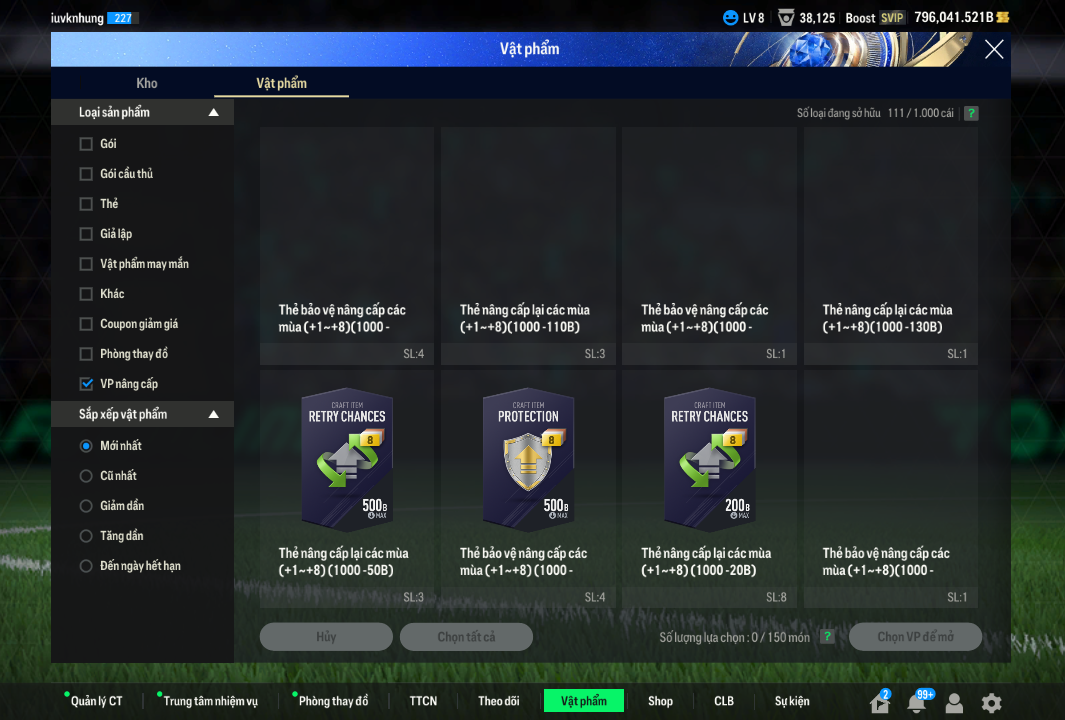Viewport: 1065px width, 720px height.
Task: Pick the 200B Retry Chances card
Action: click(x=709, y=460)
